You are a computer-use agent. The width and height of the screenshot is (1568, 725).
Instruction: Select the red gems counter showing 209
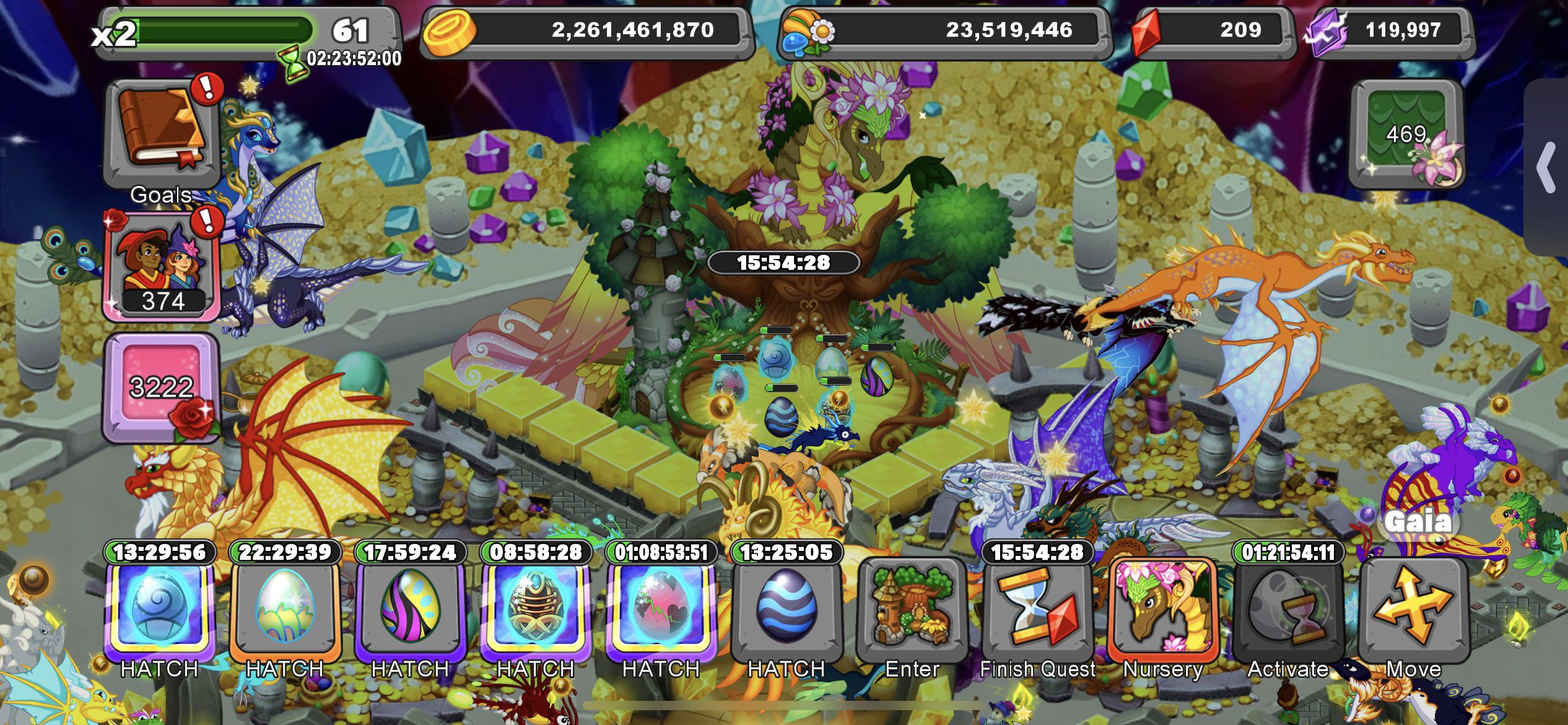click(1214, 29)
